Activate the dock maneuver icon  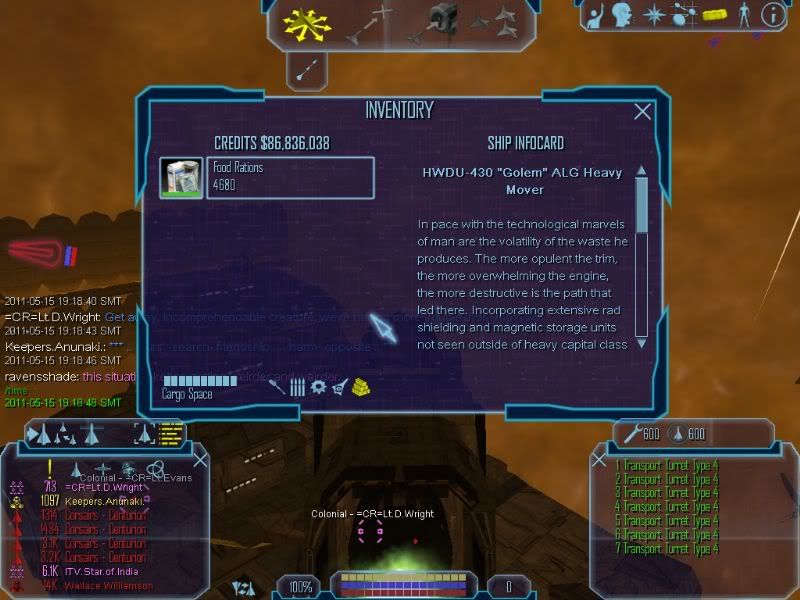point(441,20)
